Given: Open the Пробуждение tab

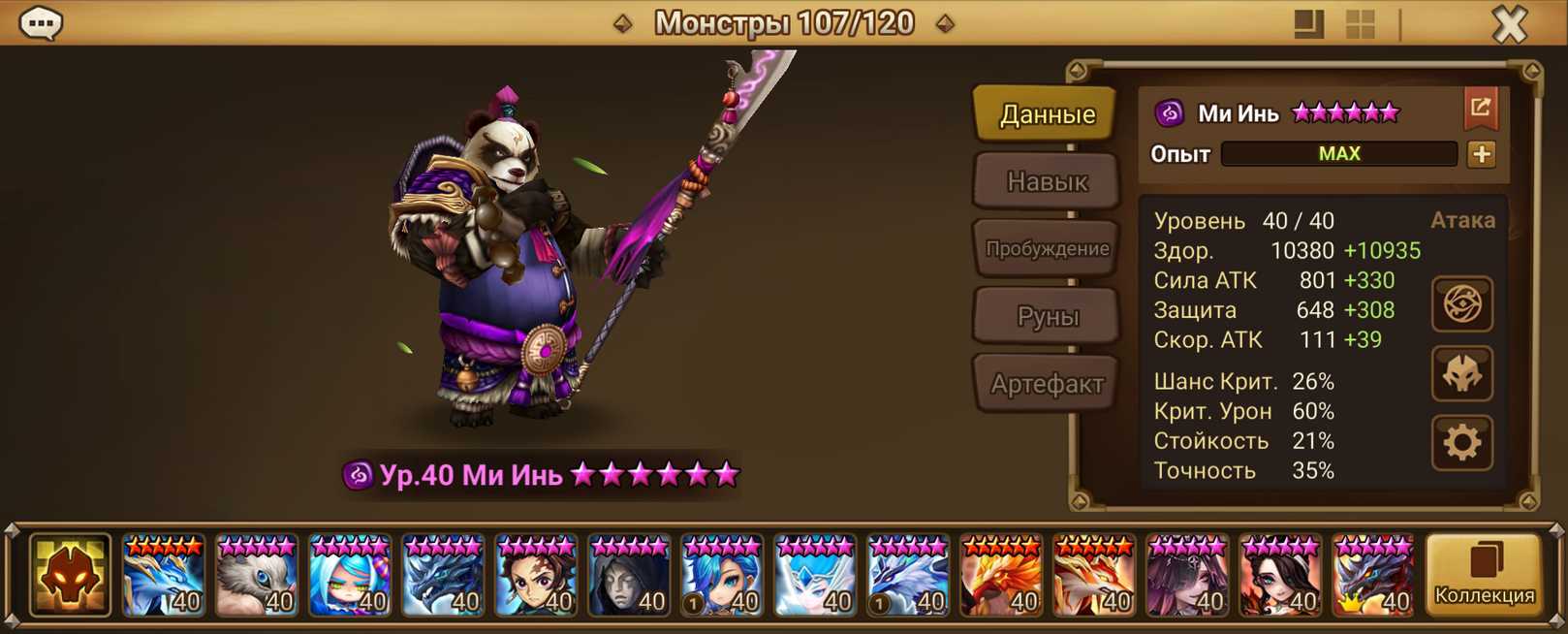Looking at the screenshot, I should (1047, 248).
